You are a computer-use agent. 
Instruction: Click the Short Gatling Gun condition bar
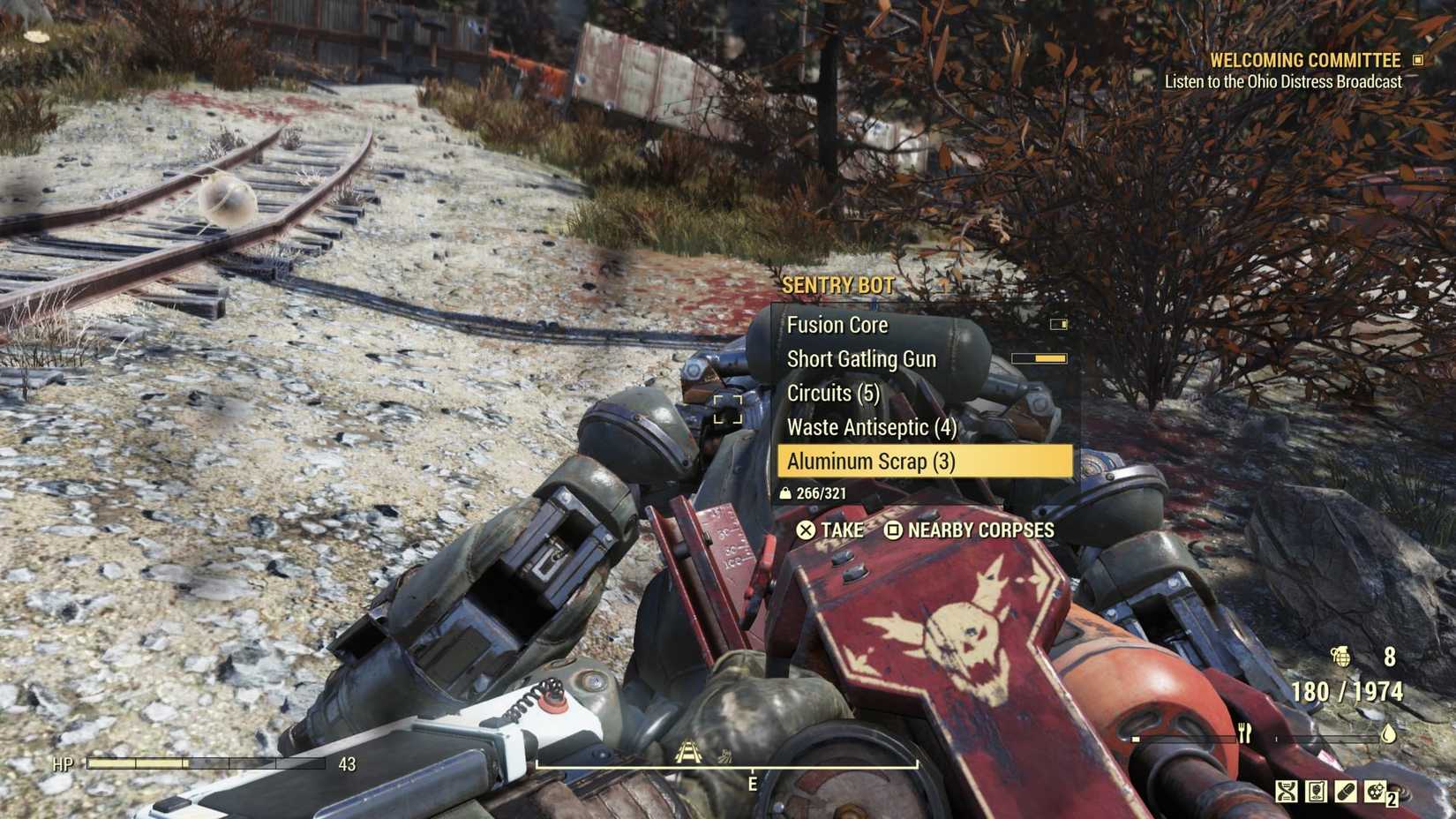coord(1039,359)
